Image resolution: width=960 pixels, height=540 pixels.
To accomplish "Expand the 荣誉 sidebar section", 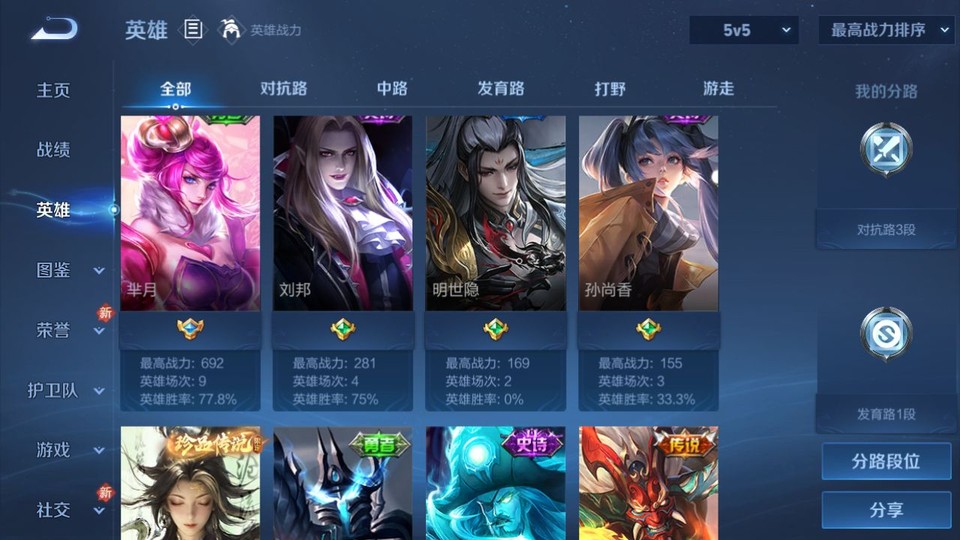I will tap(68, 330).
